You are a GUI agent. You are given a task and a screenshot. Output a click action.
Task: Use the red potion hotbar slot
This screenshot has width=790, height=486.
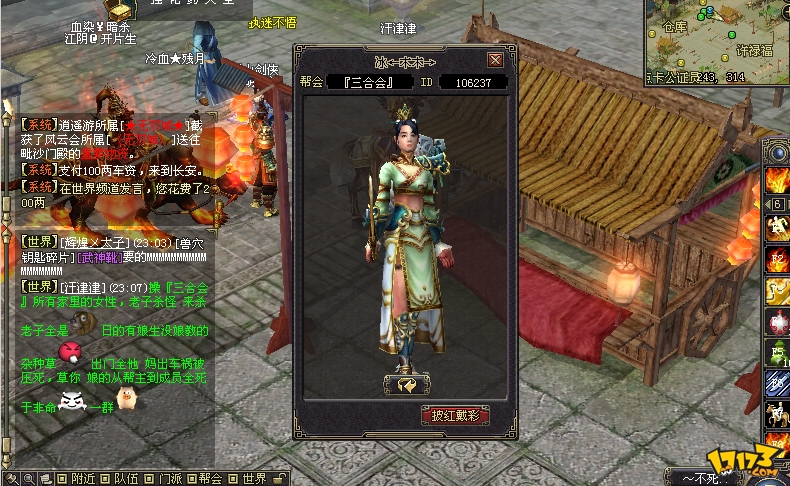coord(778,322)
